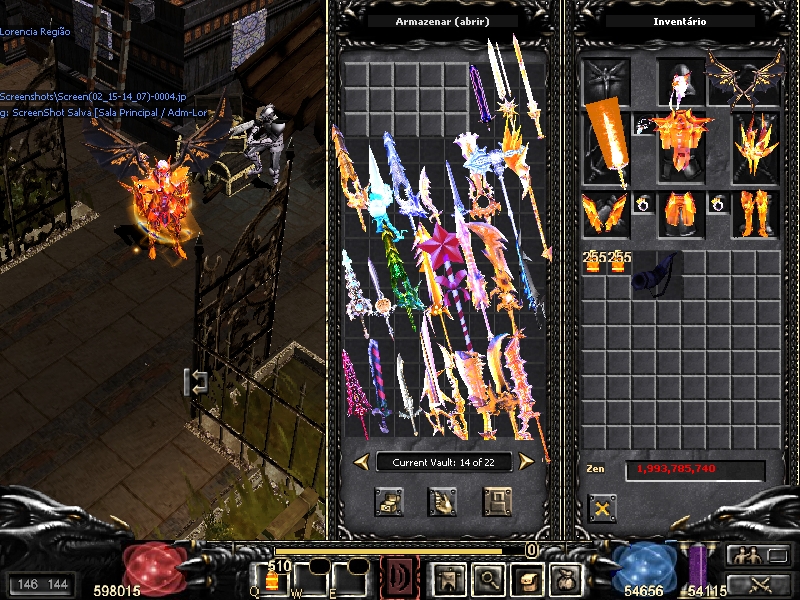Screen dimensions: 800x600
Task: Open the party button with two figures
Action: pyautogui.click(x=745, y=556)
